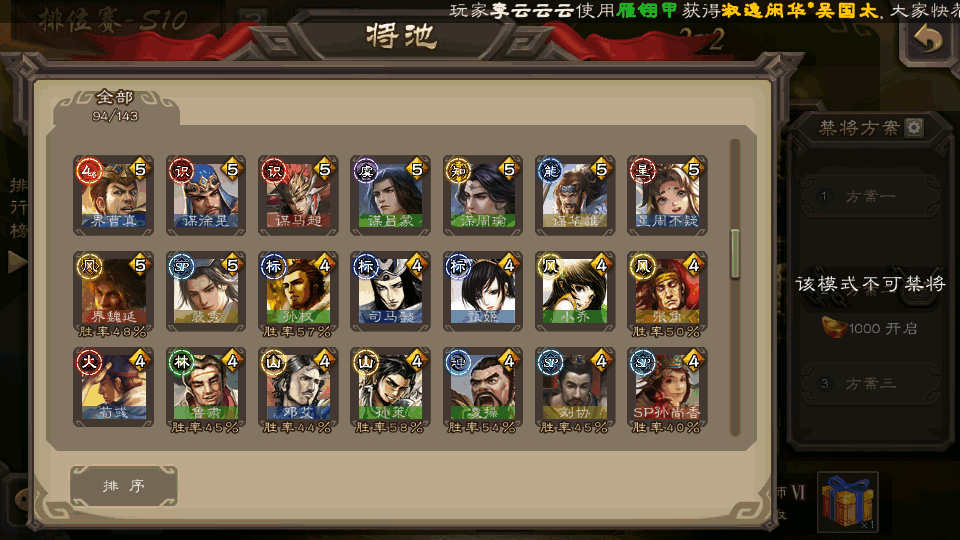Select the 甄姬 general card

(x=483, y=291)
